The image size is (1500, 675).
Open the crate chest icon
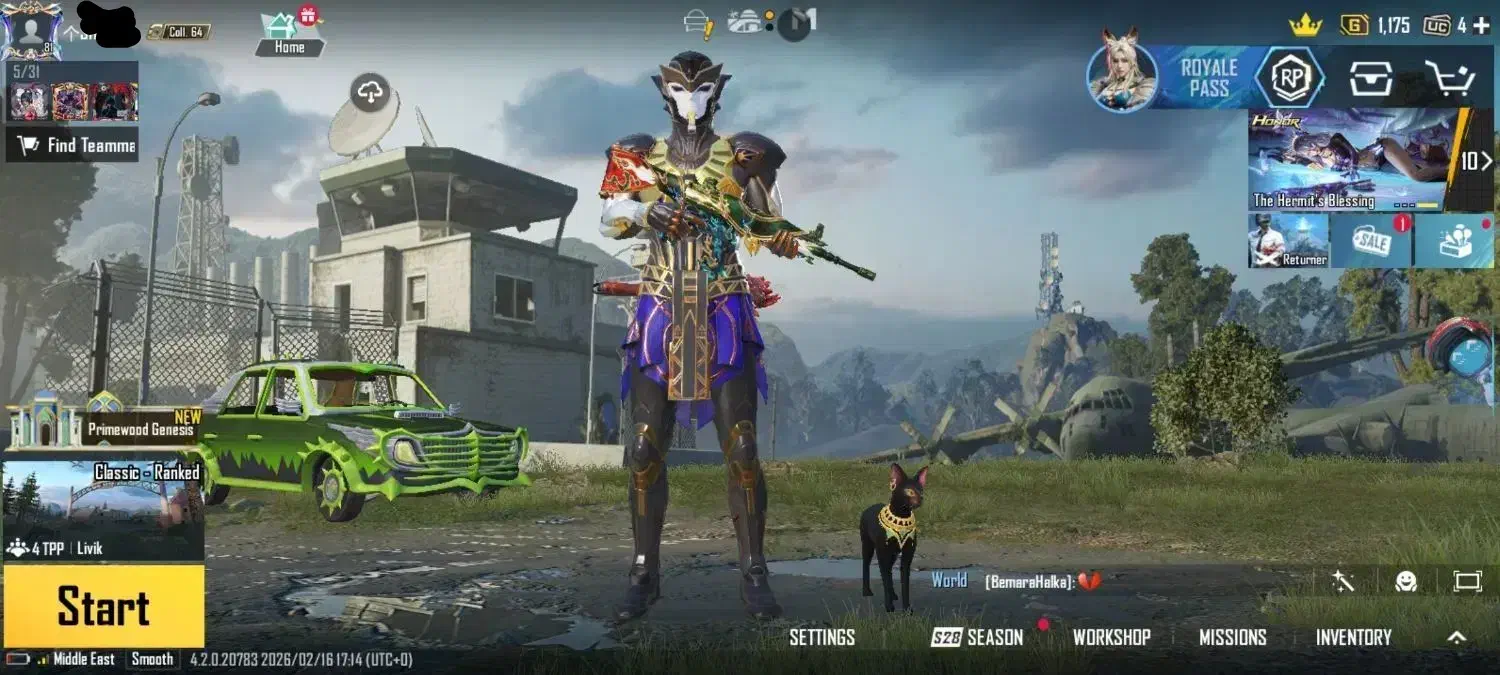click(x=1370, y=78)
